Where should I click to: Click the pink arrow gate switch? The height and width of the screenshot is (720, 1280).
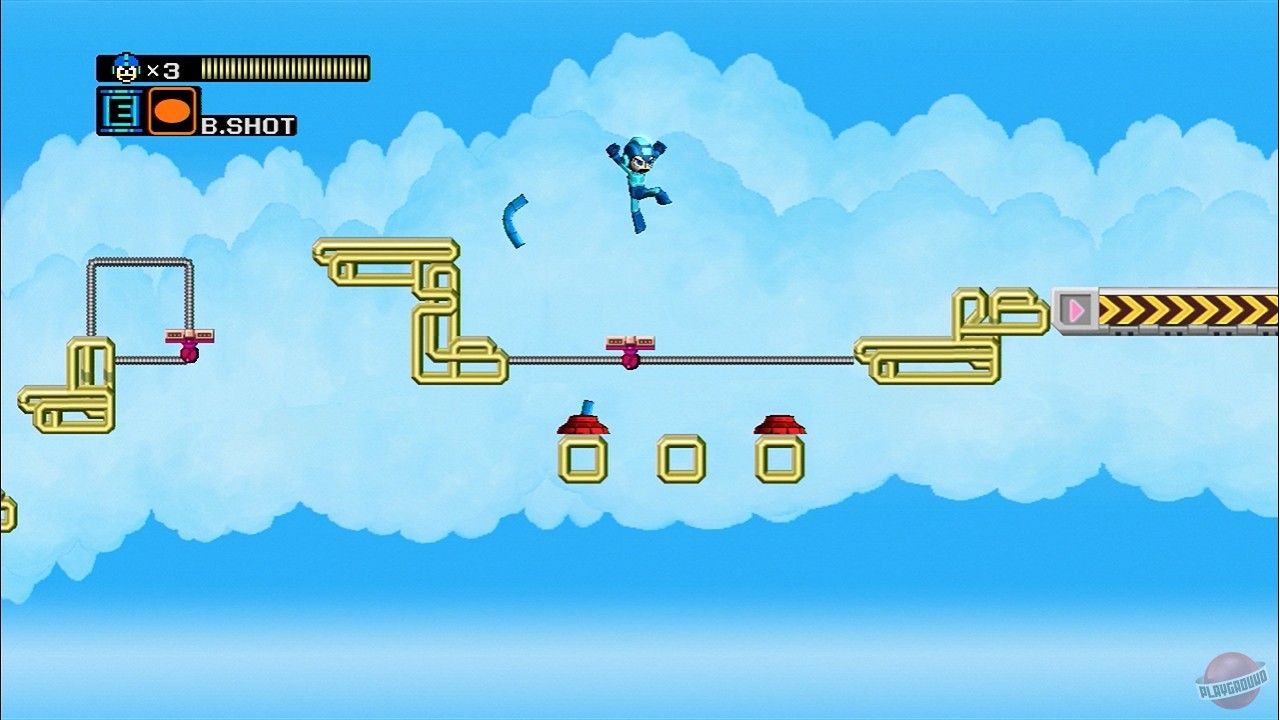pyautogui.click(x=1077, y=310)
